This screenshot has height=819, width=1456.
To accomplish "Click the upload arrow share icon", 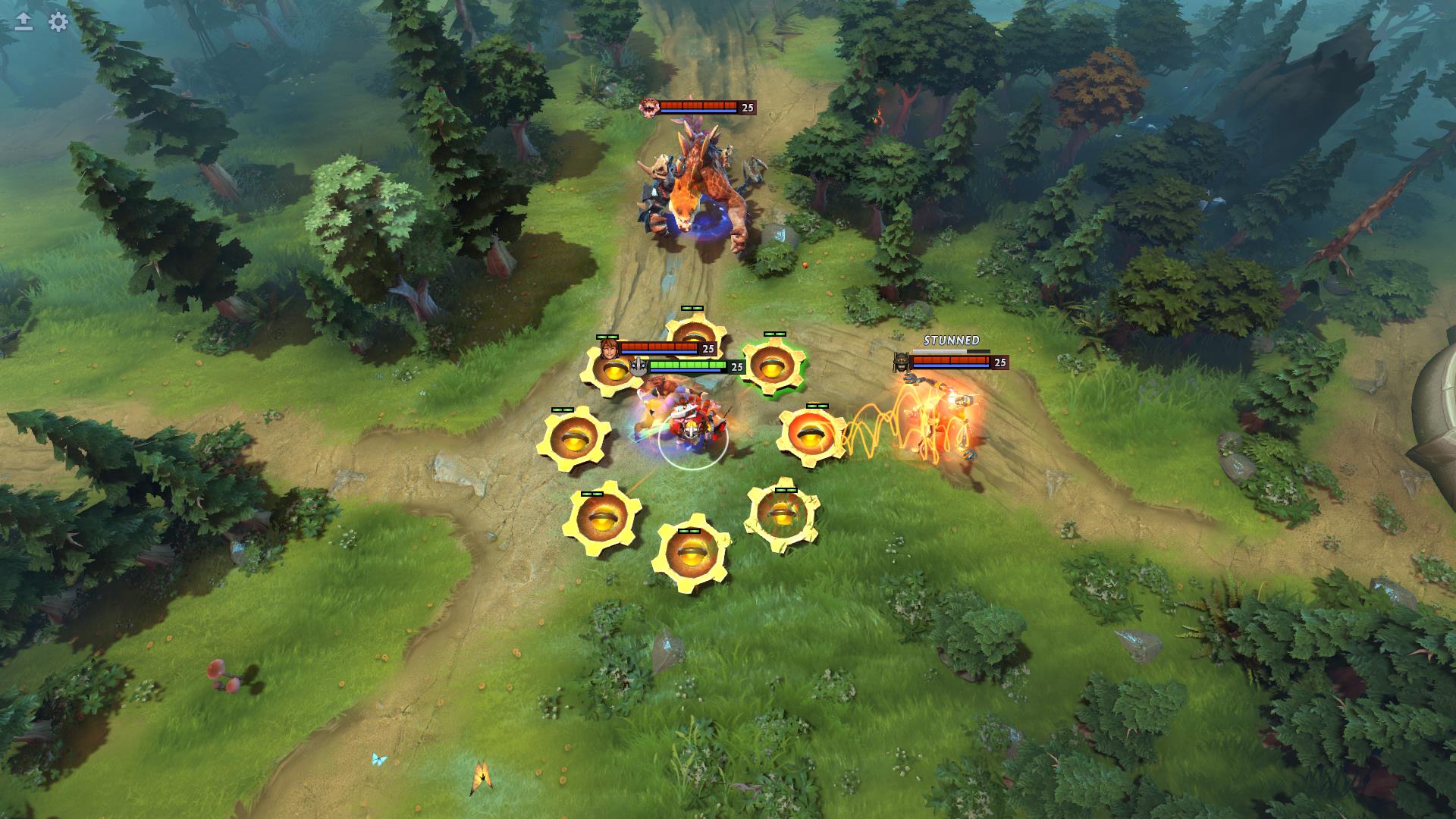I will [x=24, y=22].
